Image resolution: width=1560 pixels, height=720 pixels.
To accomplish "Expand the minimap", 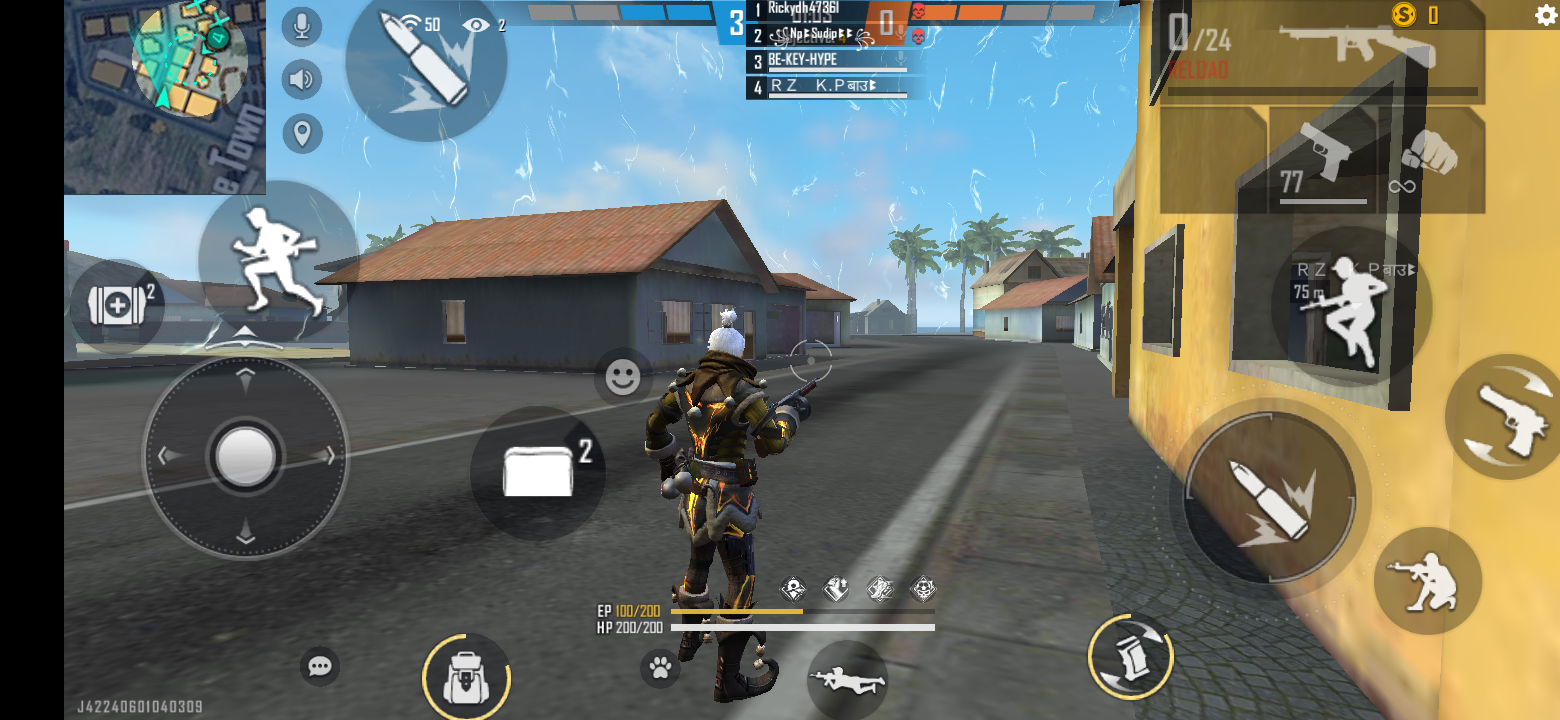I will [166, 96].
